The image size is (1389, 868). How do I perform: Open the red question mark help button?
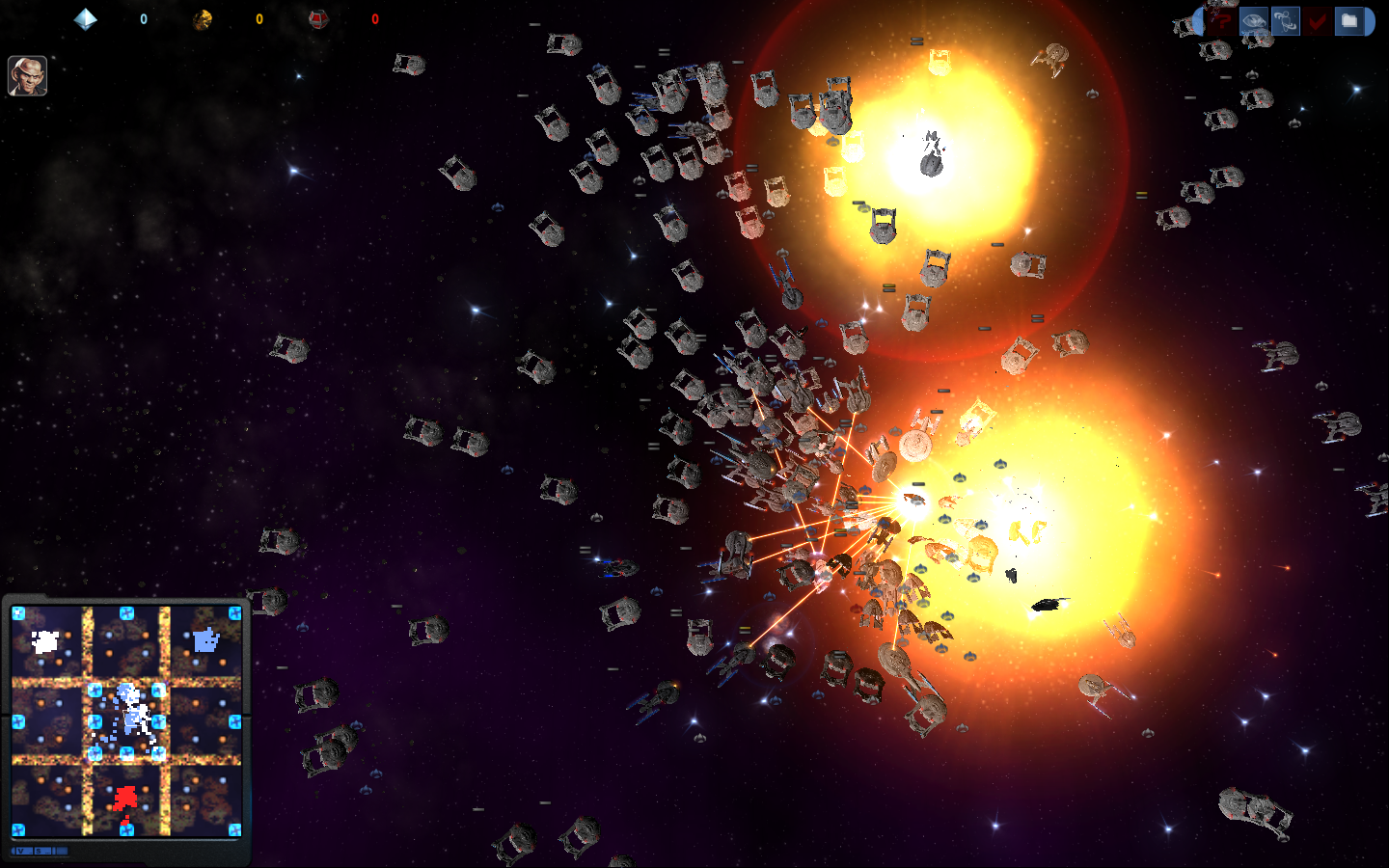tap(1221, 20)
